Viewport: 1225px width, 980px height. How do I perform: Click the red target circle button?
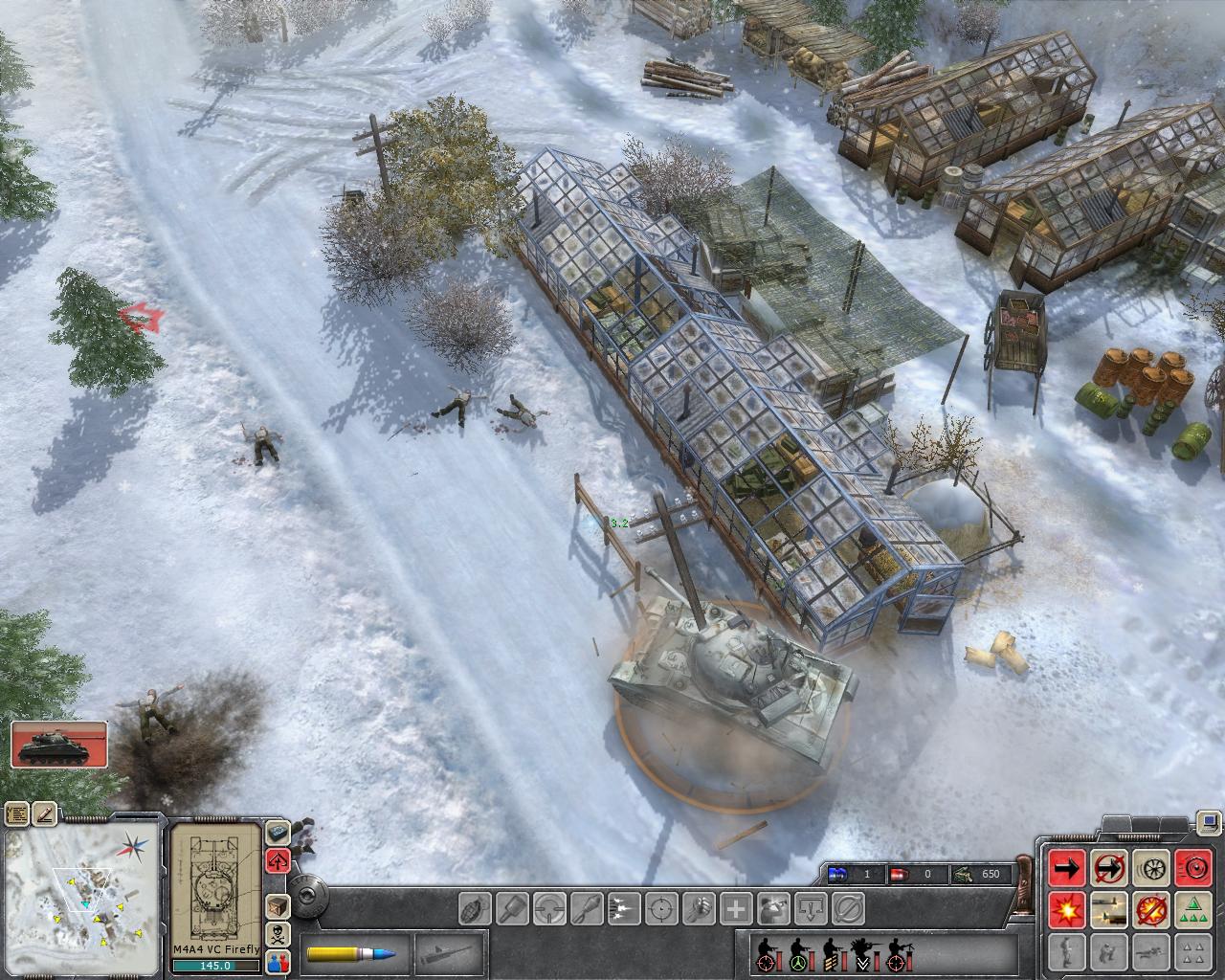(1192, 868)
